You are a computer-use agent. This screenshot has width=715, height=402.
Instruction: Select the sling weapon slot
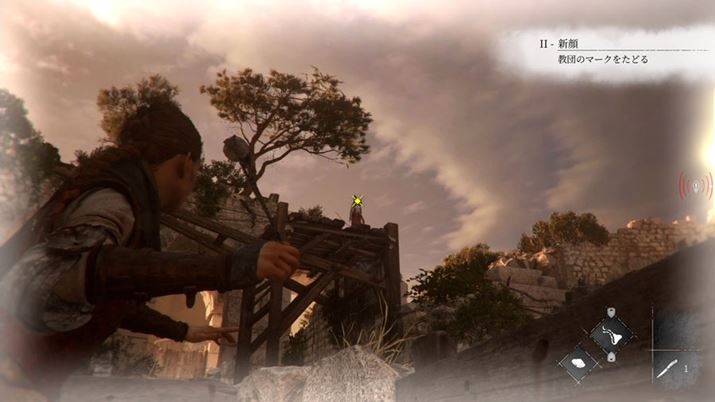[x=609, y=333]
